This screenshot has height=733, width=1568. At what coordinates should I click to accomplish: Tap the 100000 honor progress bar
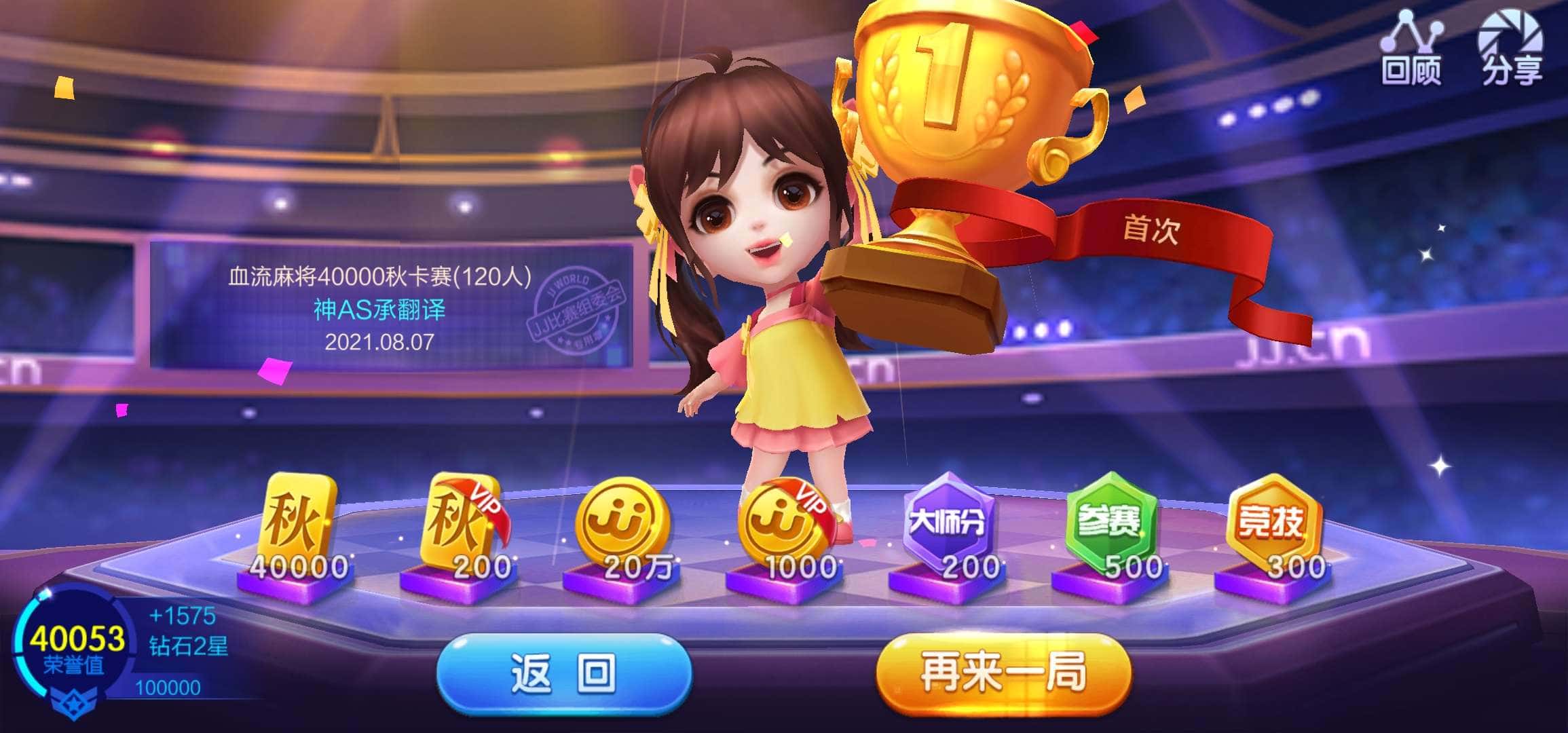170,690
